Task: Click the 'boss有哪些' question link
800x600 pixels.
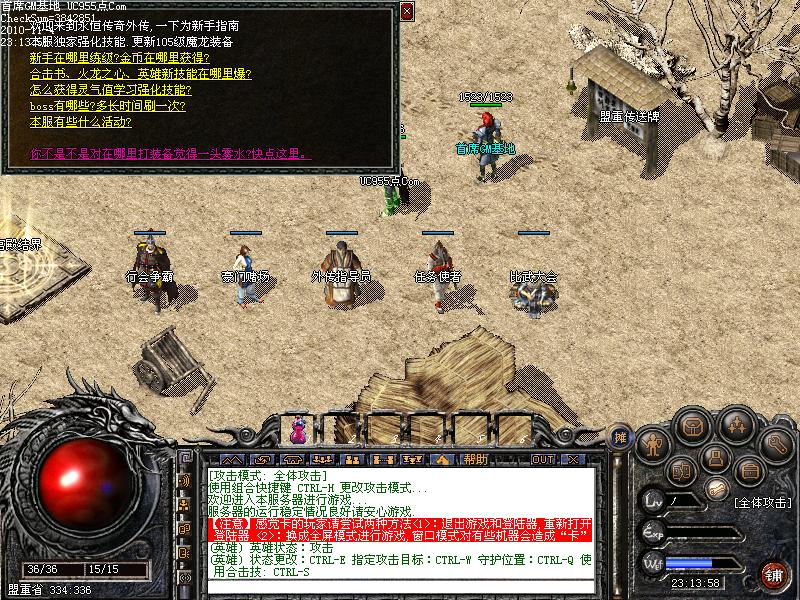Action: point(109,106)
